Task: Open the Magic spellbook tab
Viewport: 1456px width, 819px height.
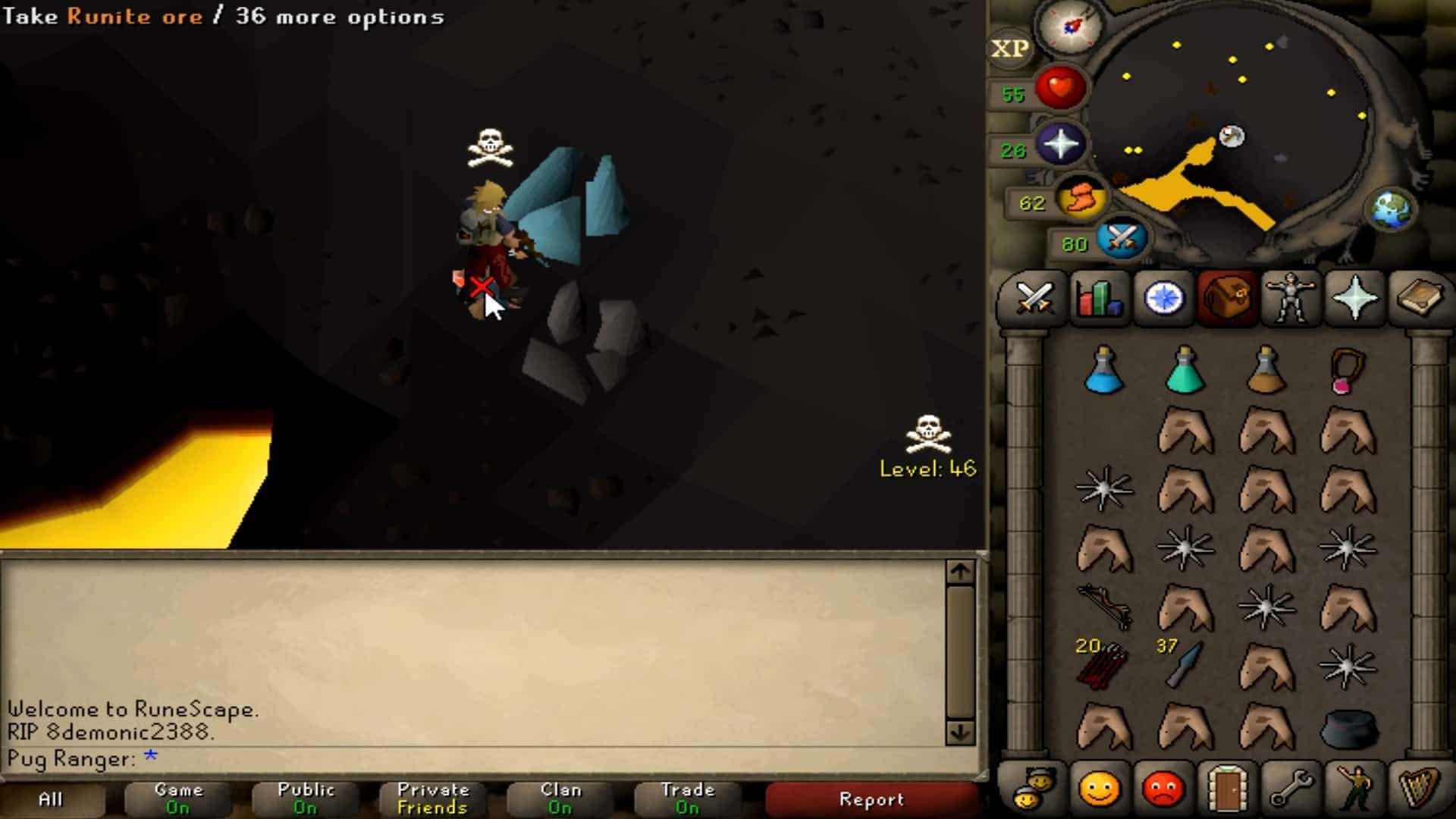Action: tap(1418, 298)
